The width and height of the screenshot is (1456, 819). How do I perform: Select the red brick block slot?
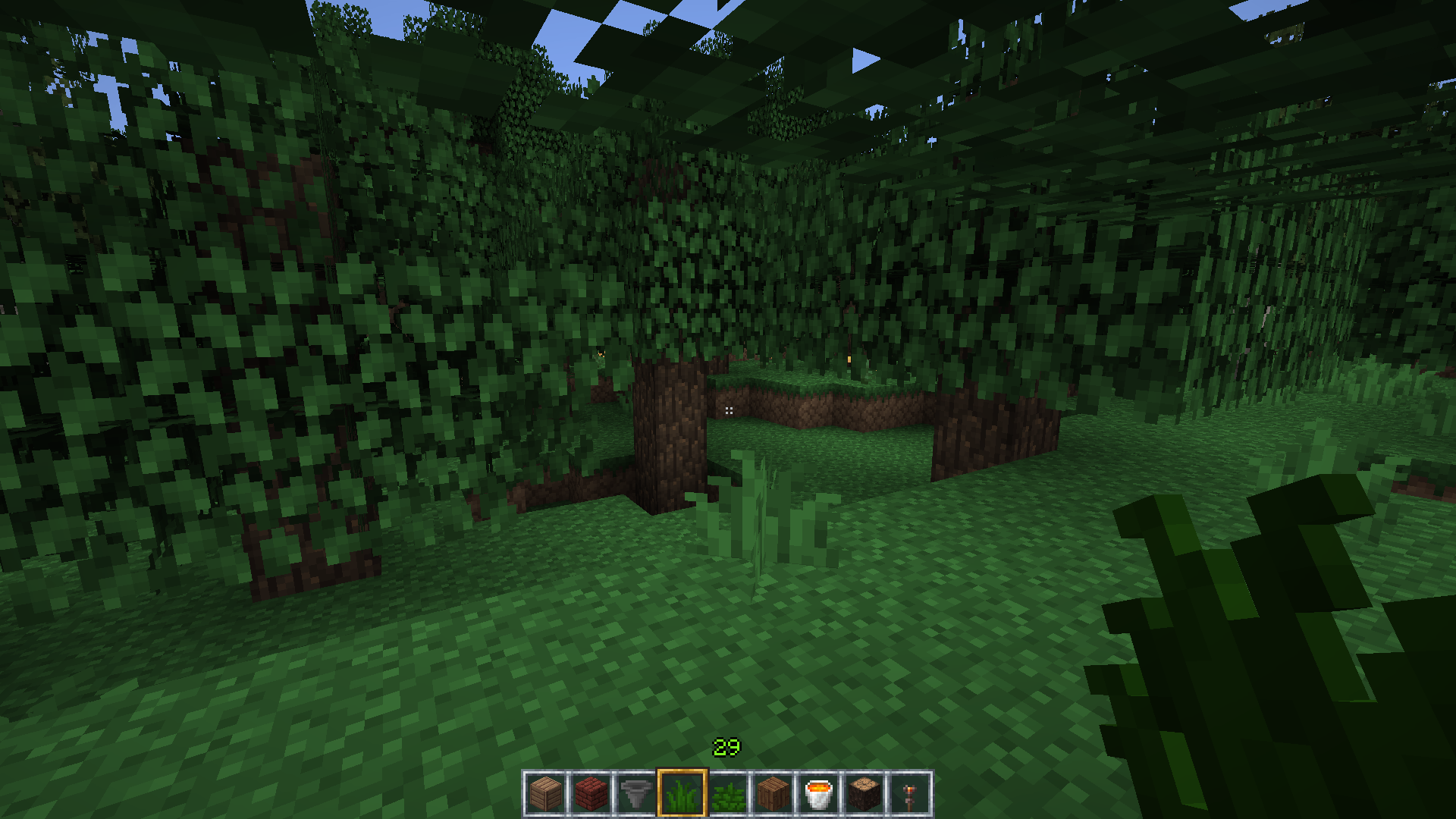click(591, 794)
